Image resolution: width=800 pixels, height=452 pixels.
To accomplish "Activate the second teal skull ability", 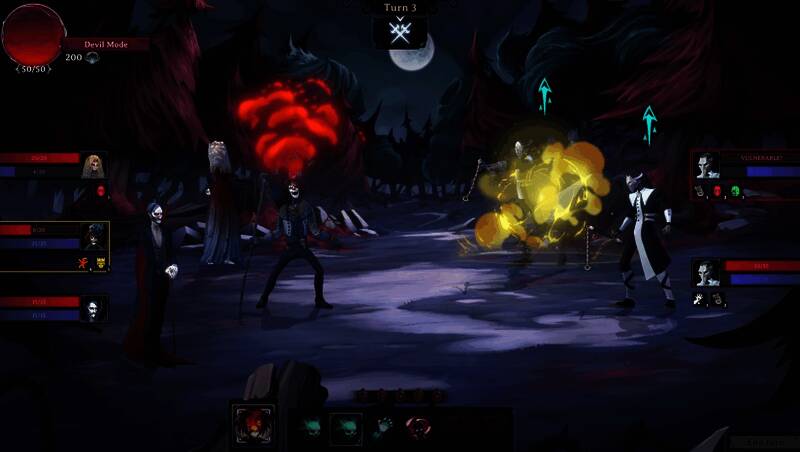I will 346,426.
